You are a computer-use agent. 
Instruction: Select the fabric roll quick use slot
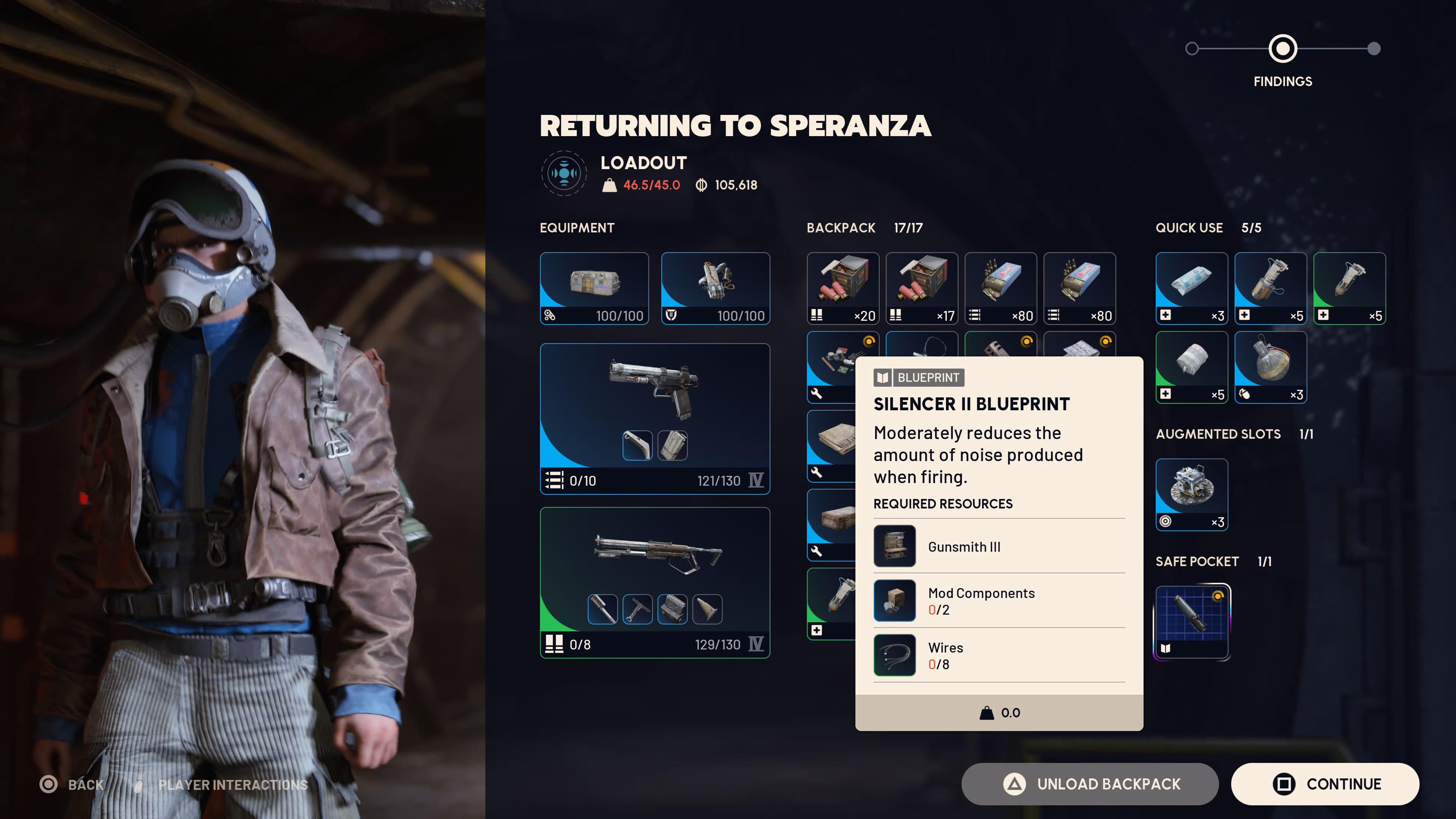point(1191,367)
